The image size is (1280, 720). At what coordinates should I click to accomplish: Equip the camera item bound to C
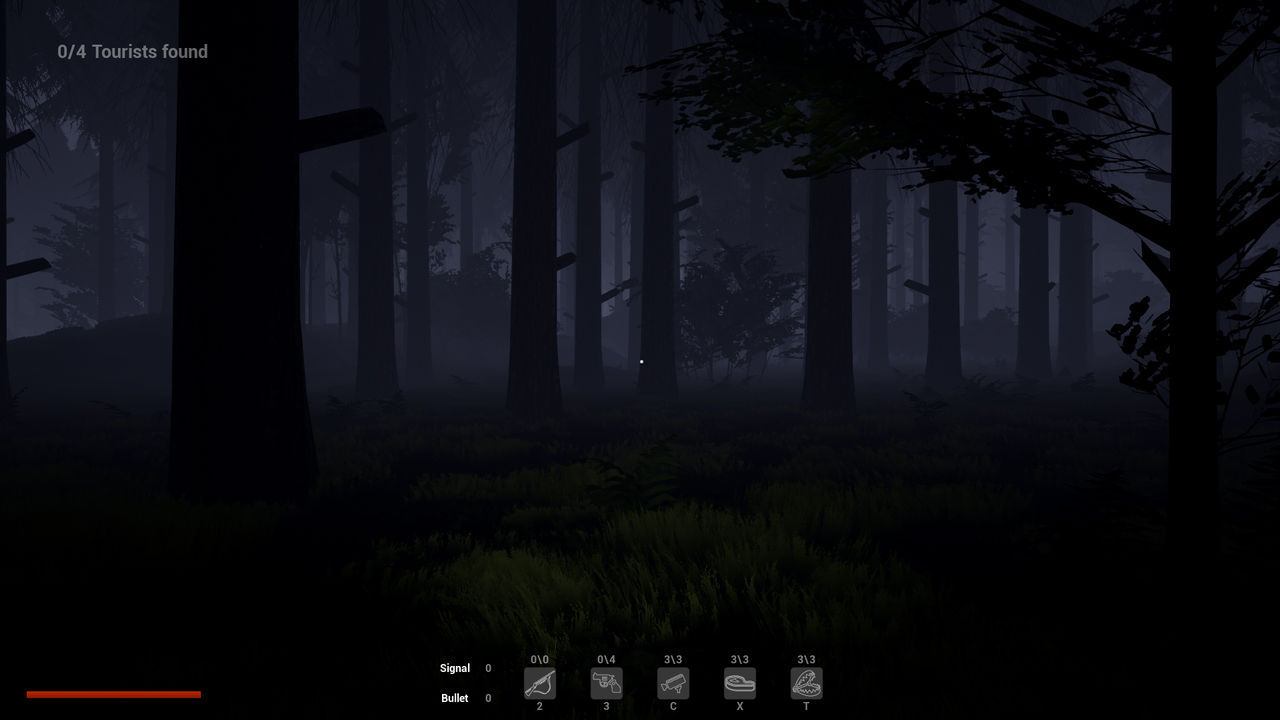click(673, 684)
